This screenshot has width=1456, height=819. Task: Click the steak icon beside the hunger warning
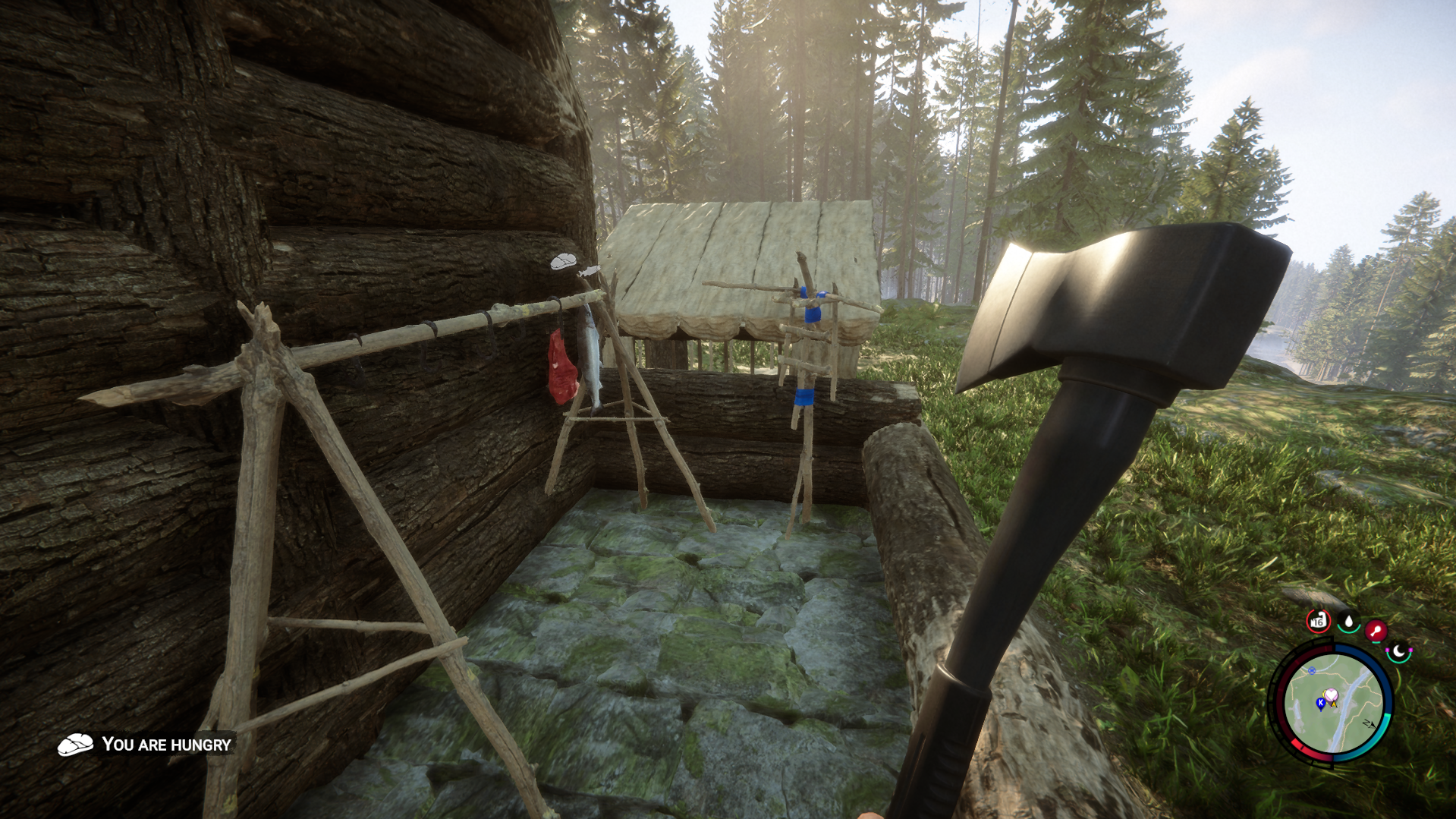pyautogui.click(x=77, y=745)
